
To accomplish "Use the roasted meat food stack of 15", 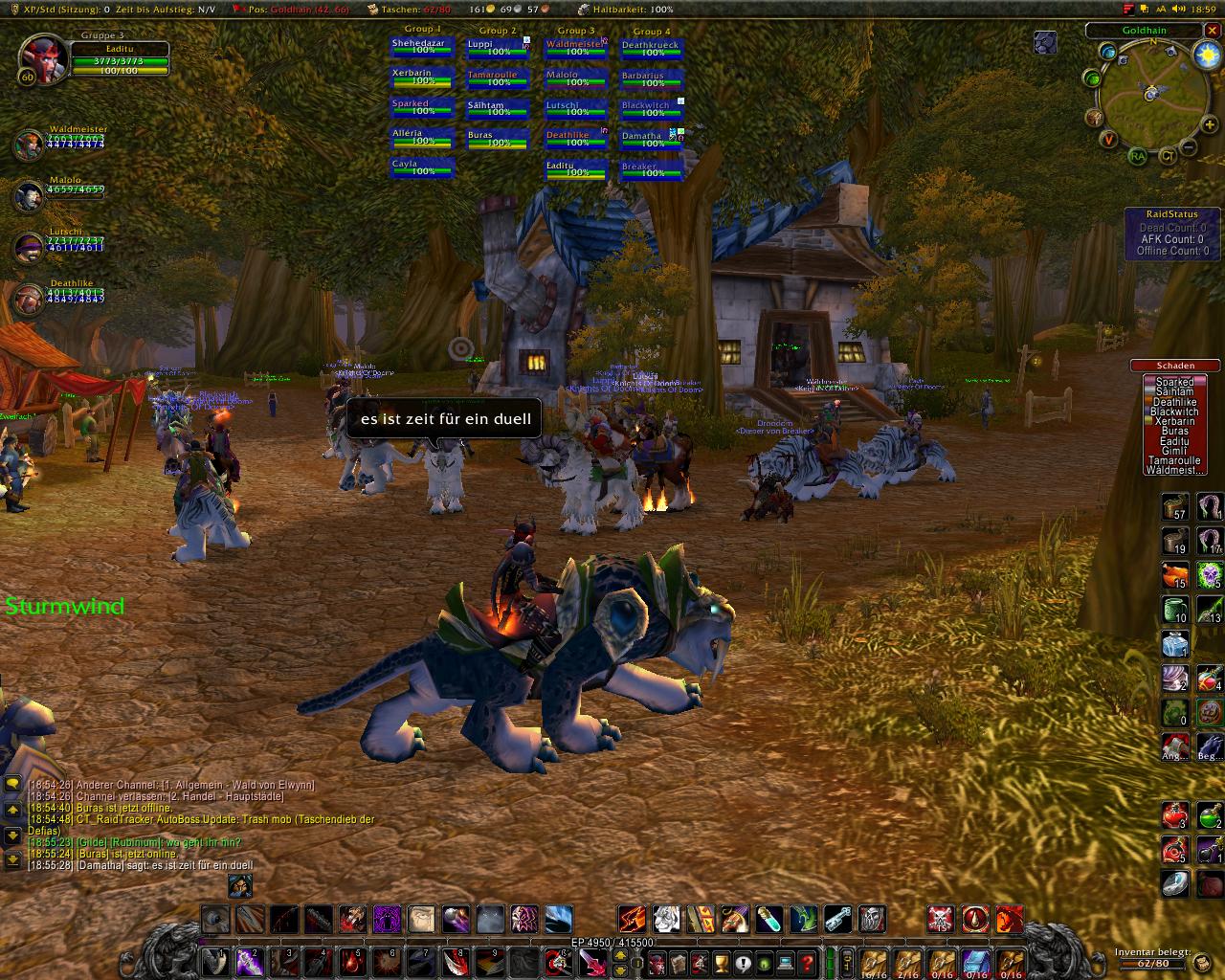I will pos(1175,575).
